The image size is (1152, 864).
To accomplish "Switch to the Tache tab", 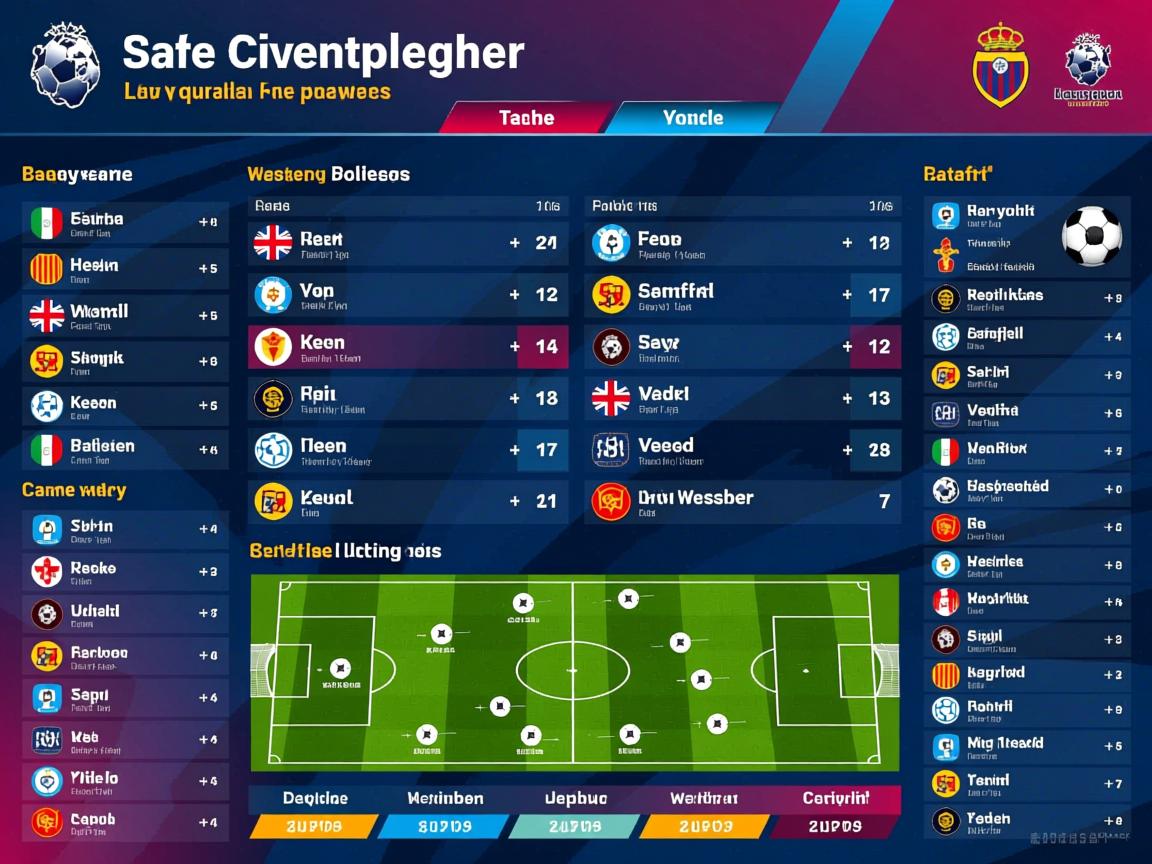I will 525,118.
